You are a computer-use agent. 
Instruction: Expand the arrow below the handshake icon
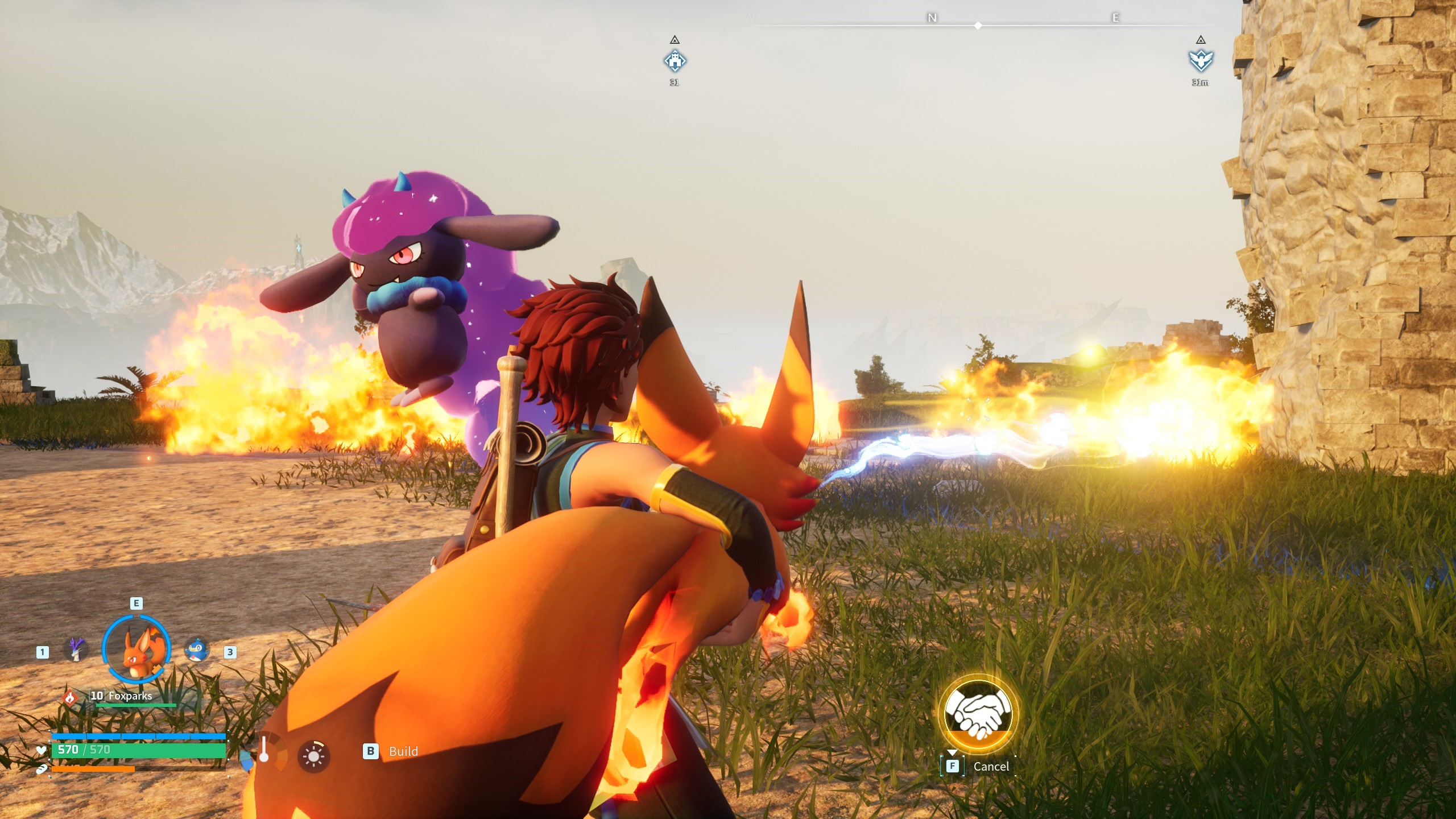[x=952, y=753]
